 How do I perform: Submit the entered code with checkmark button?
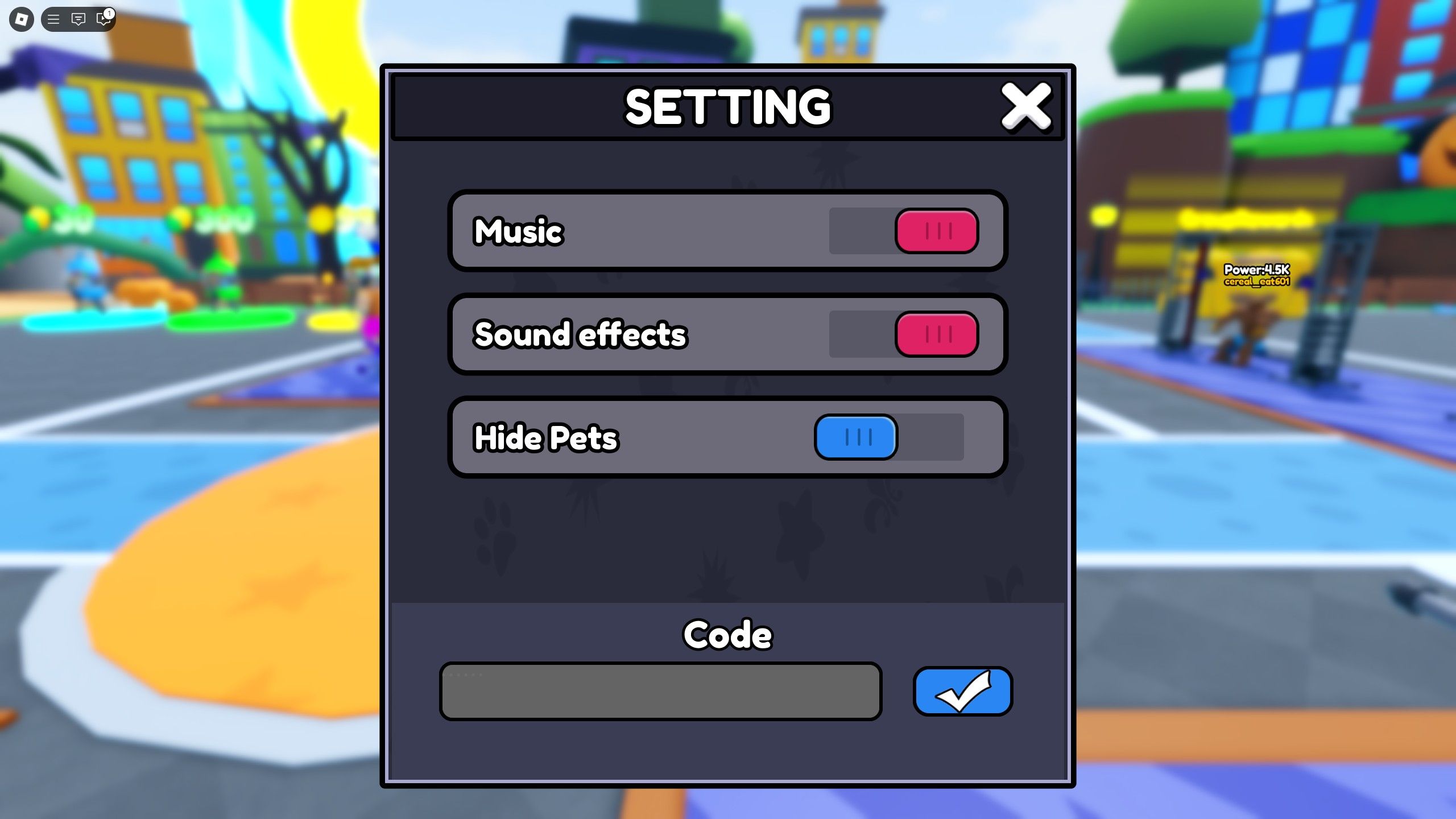962,690
